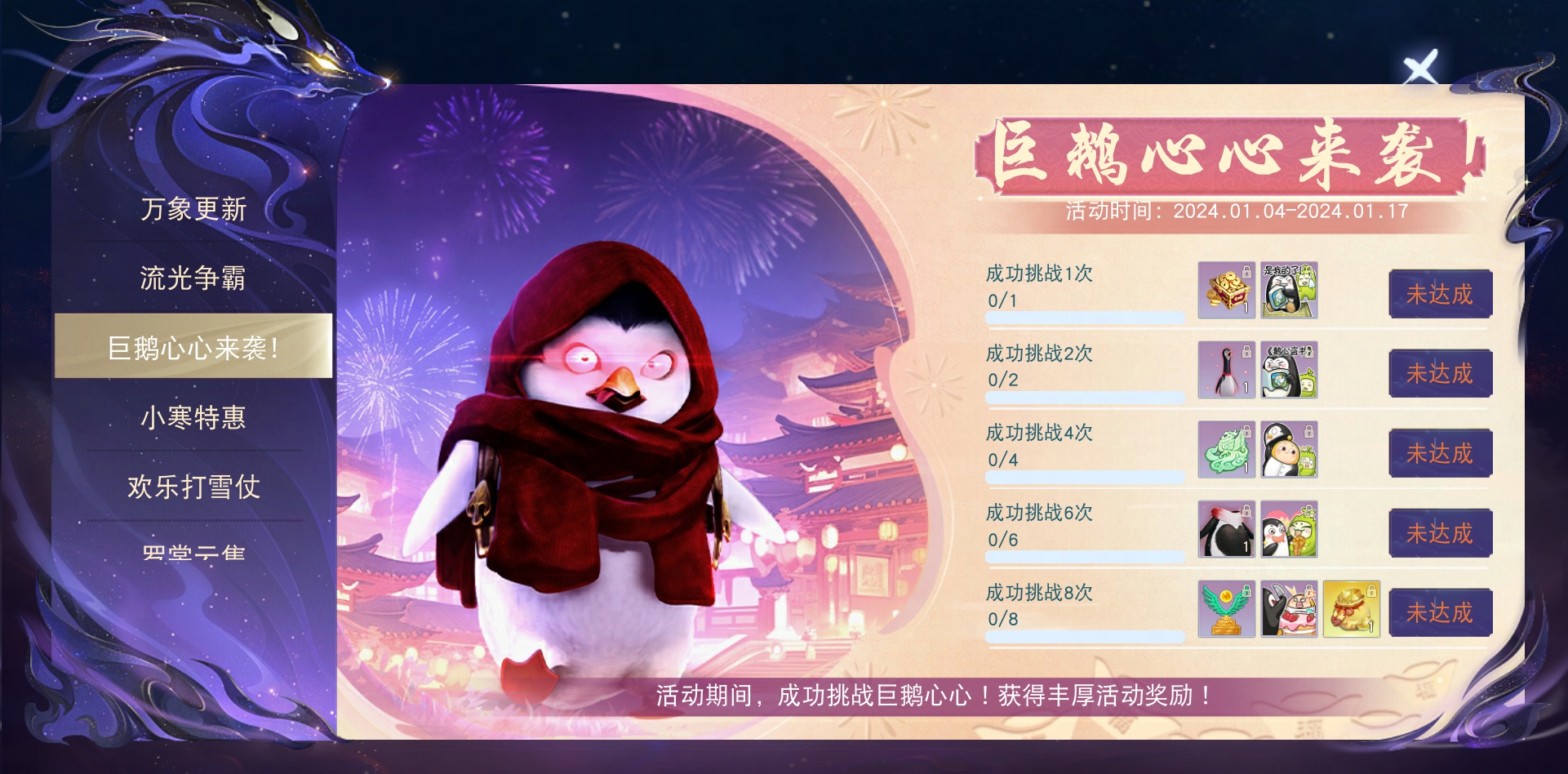Switch to the 小寒特惠 tab

193,419
